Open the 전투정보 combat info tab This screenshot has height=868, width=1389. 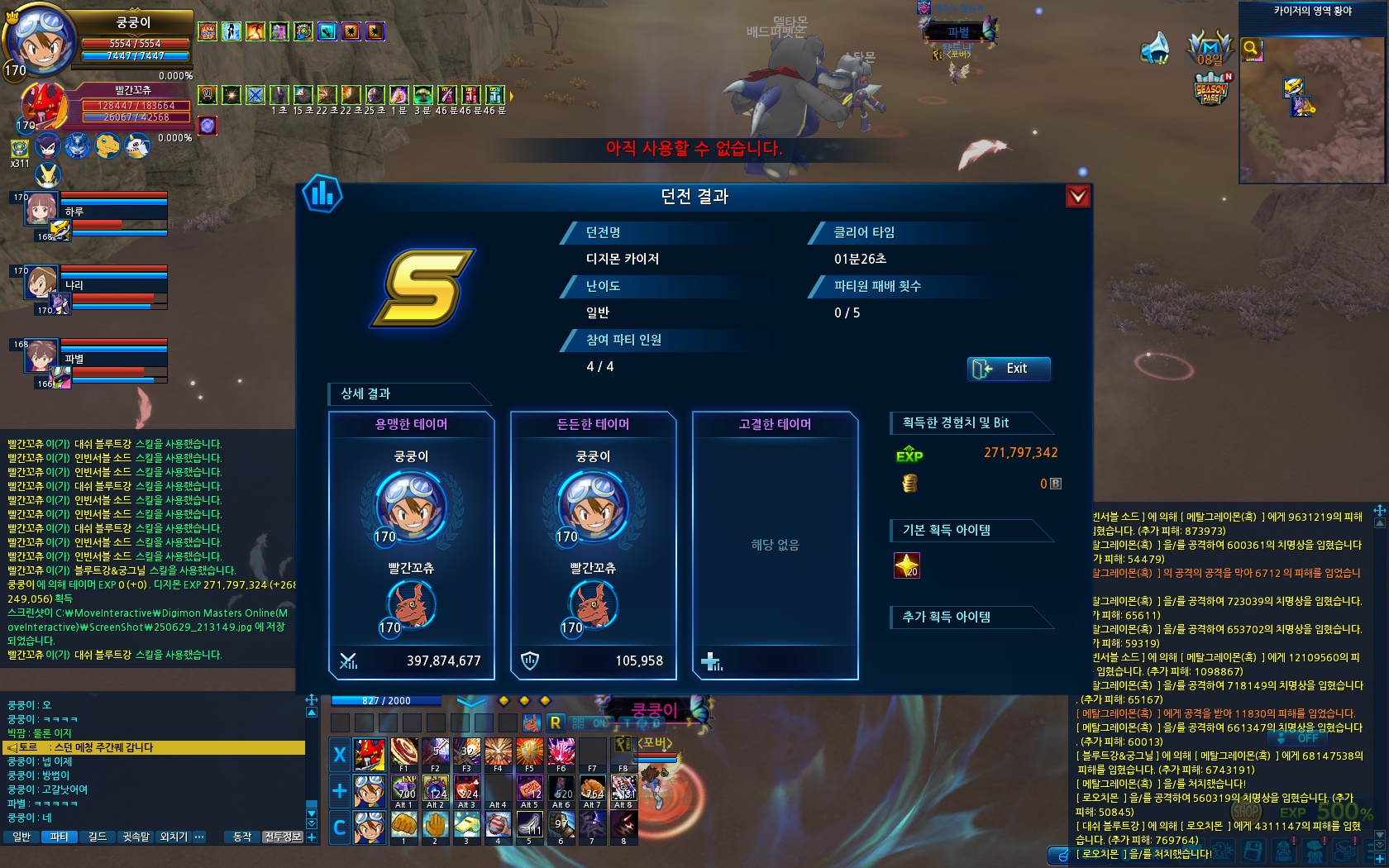283,837
